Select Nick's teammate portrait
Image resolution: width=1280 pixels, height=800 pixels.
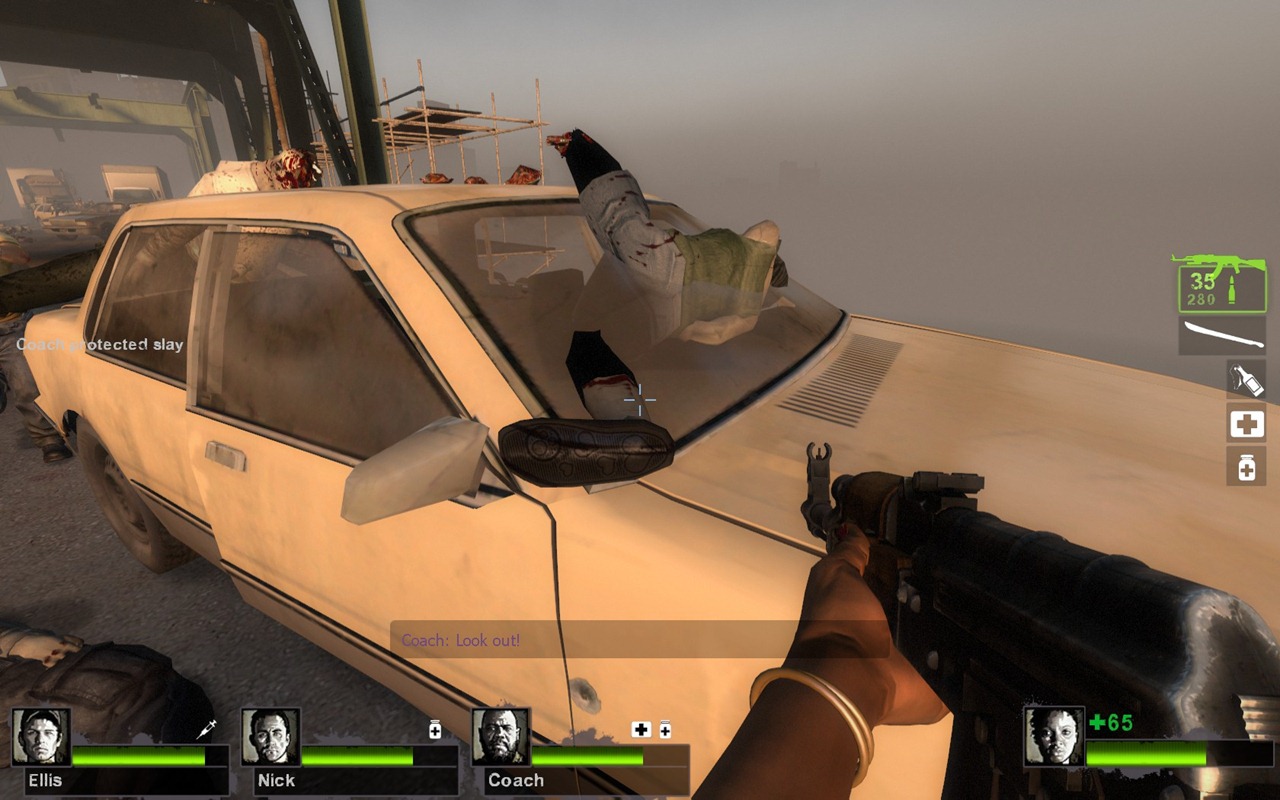(x=271, y=737)
